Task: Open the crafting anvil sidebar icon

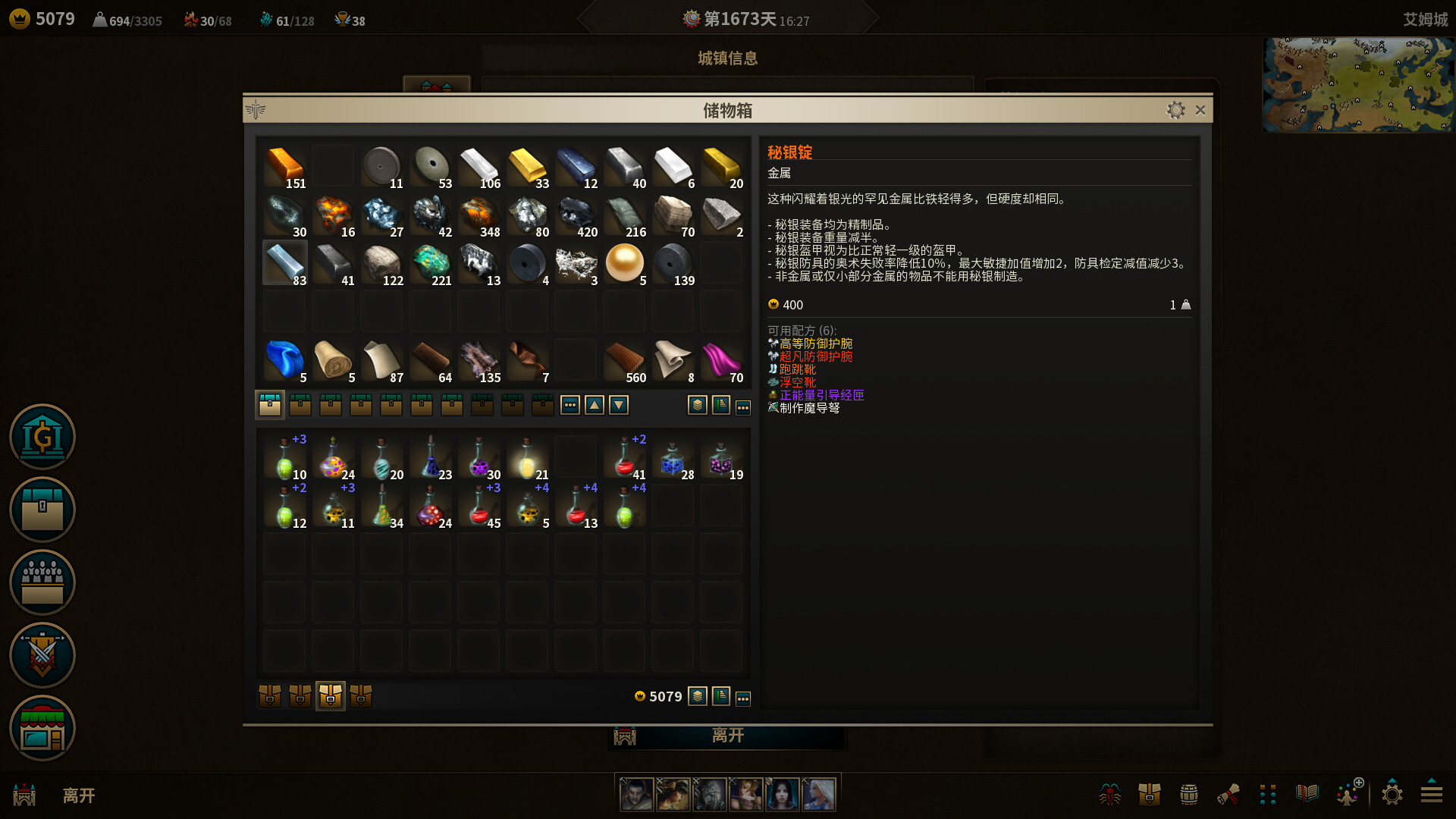Action: [42, 655]
